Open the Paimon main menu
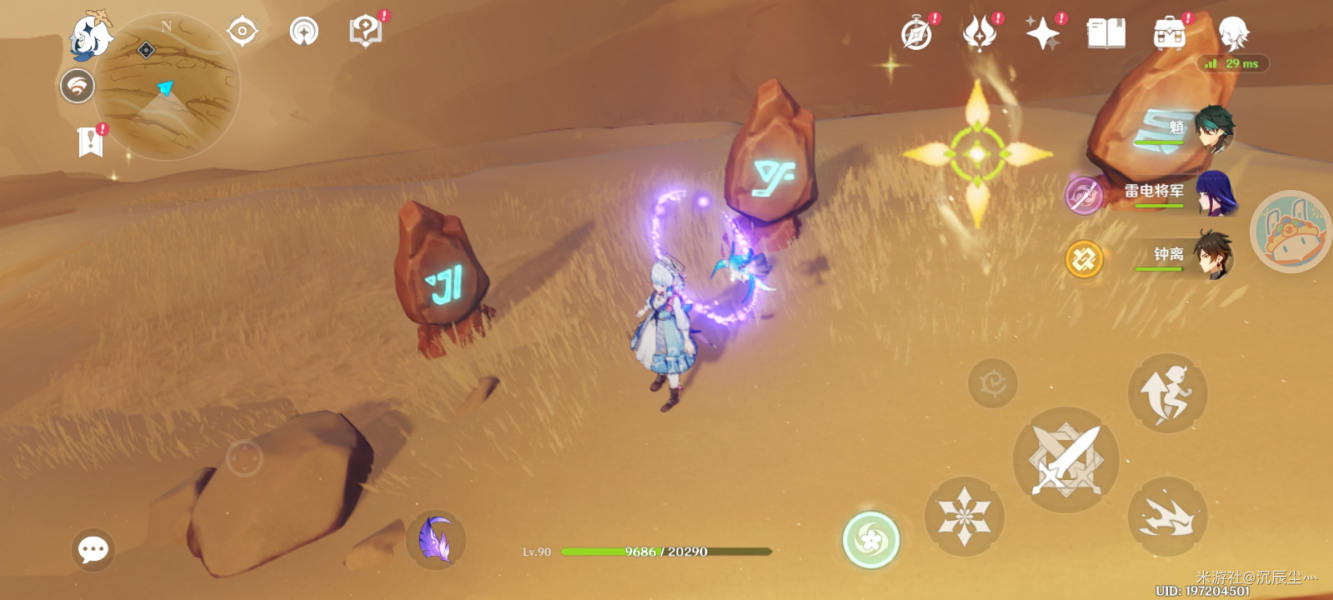Image resolution: width=1333 pixels, height=600 pixels. coord(89,37)
